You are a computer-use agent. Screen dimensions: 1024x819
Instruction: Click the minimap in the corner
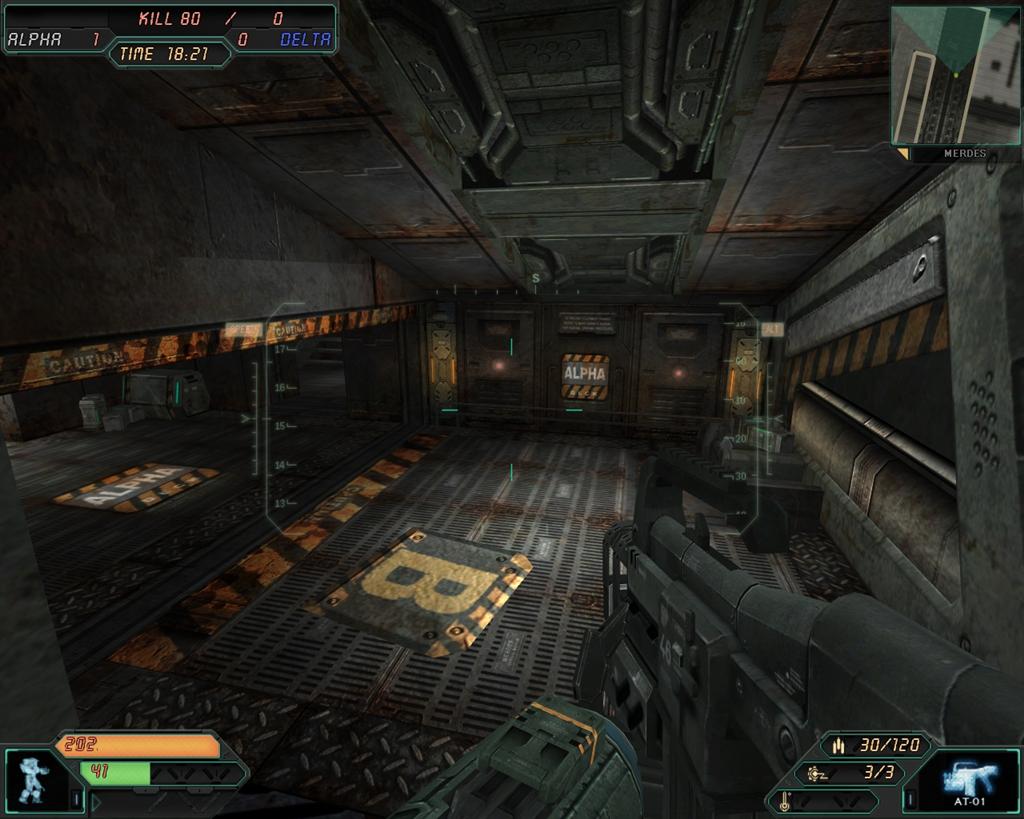[954, 75]
